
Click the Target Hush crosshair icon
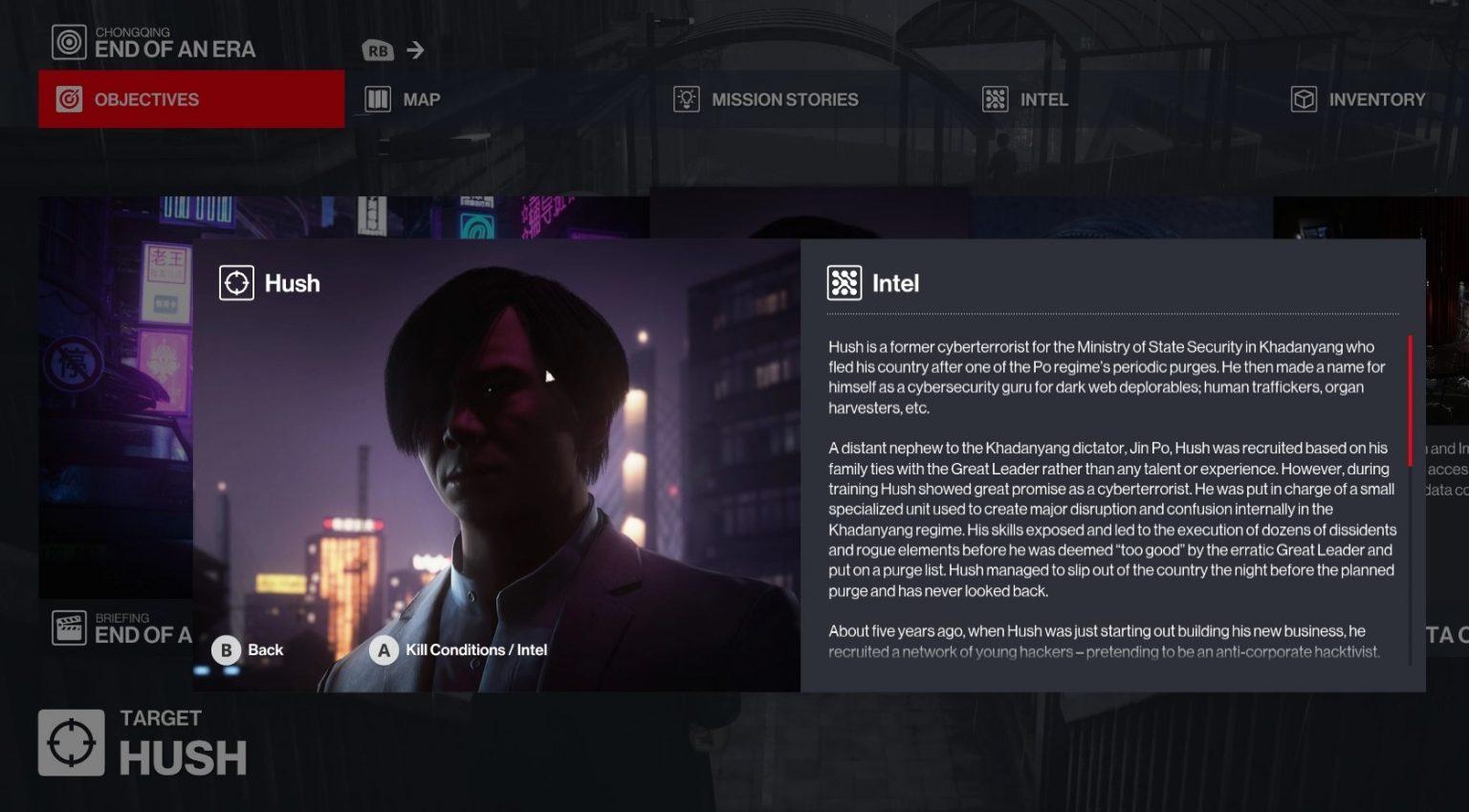pyautogui.click(x=70, y=741)
